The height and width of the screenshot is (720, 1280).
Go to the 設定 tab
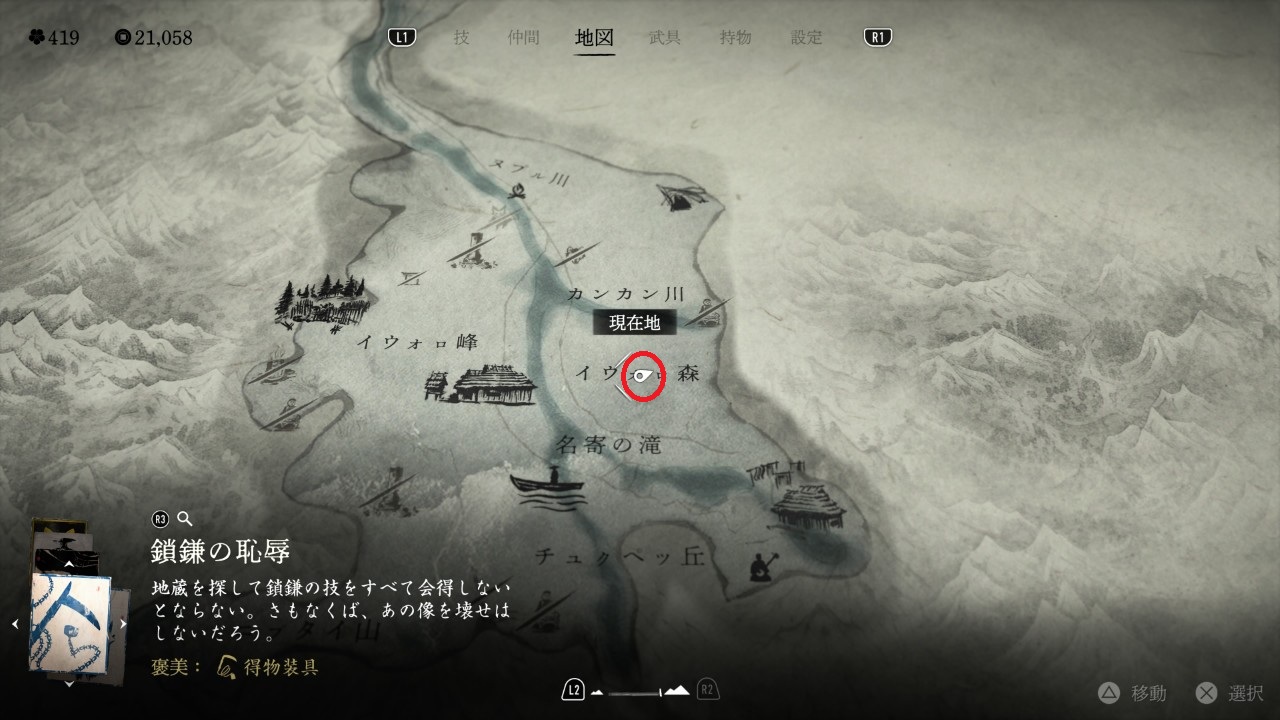click(807, 38)
